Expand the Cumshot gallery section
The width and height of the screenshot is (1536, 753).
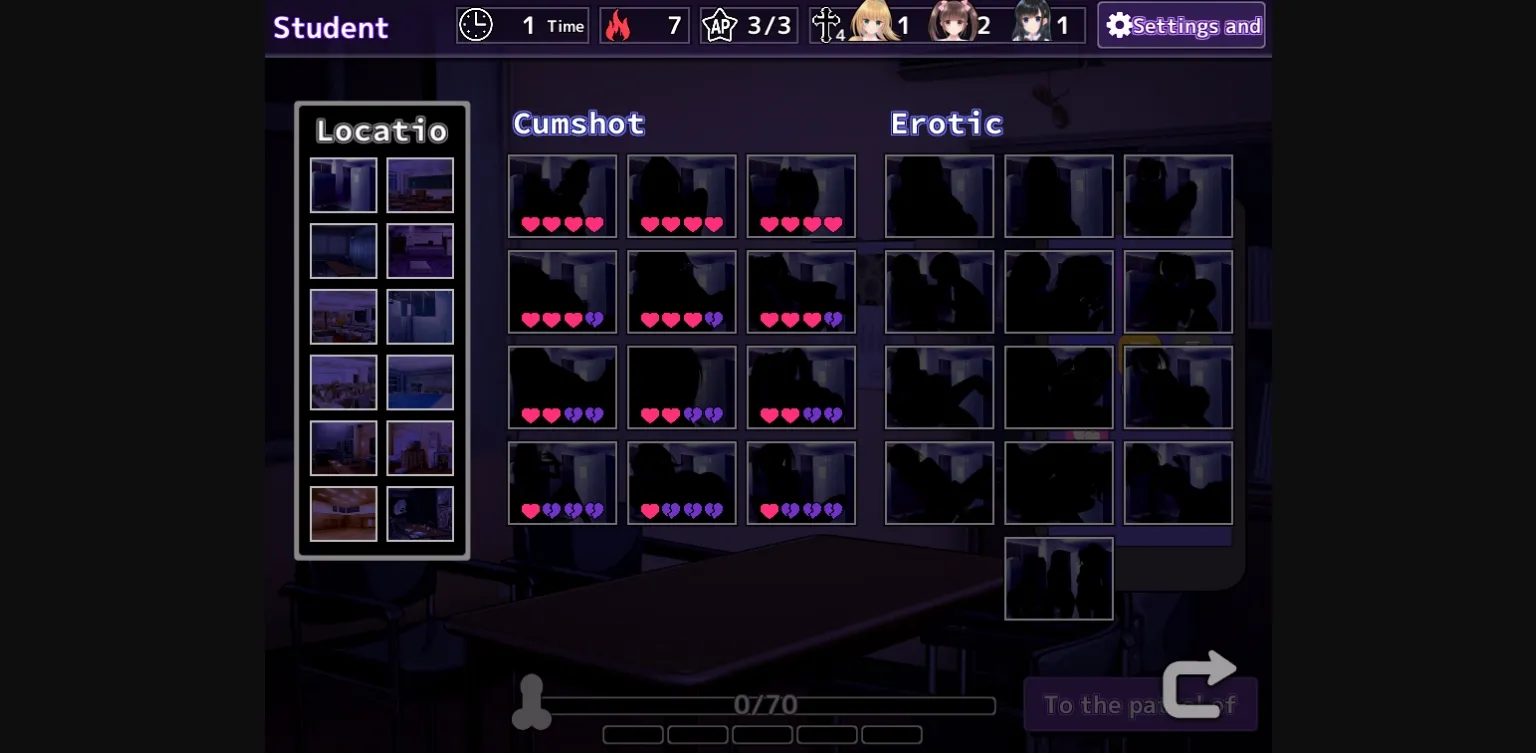(578, 123)
